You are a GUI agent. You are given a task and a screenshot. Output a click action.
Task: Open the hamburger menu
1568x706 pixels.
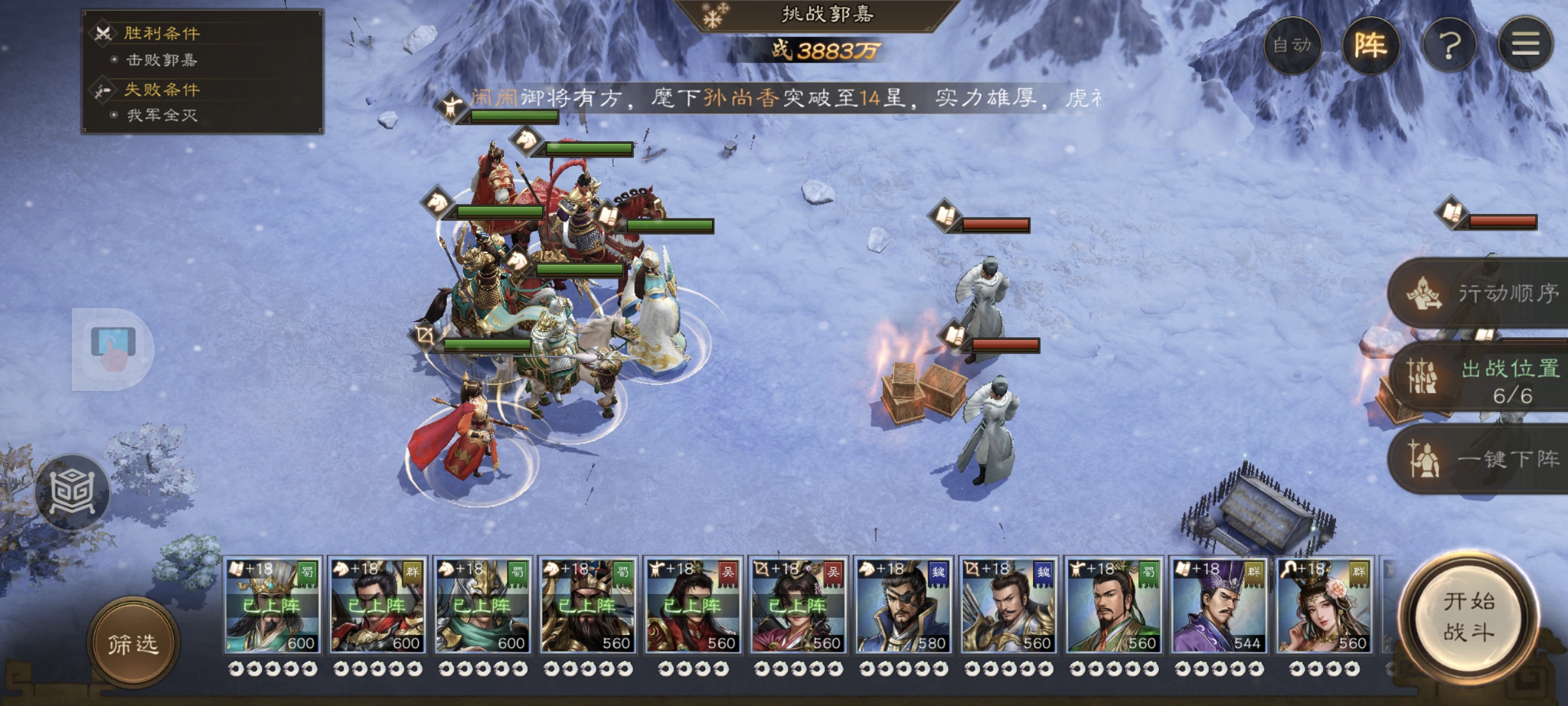(x=1526, y=45)
